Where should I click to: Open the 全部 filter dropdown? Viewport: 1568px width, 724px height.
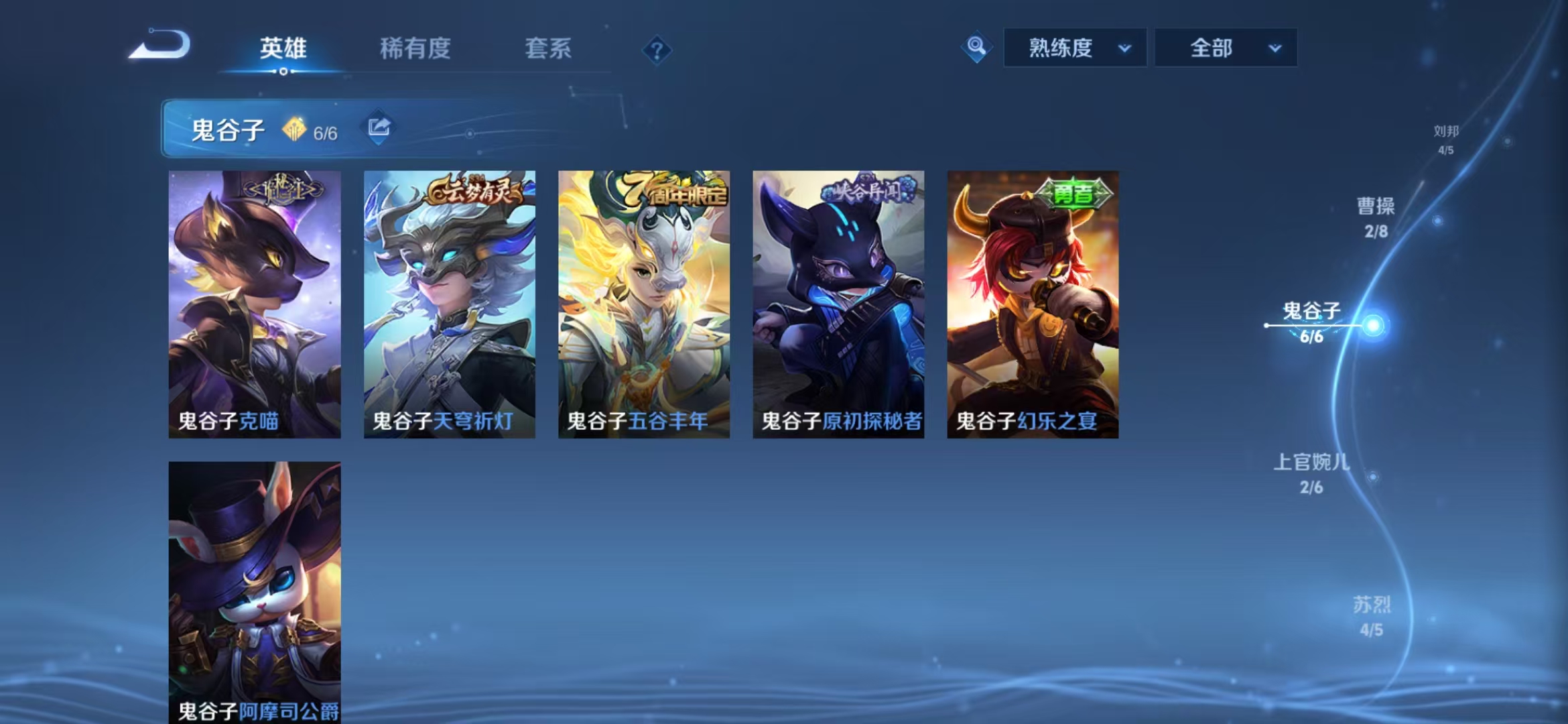(1226, 48)
